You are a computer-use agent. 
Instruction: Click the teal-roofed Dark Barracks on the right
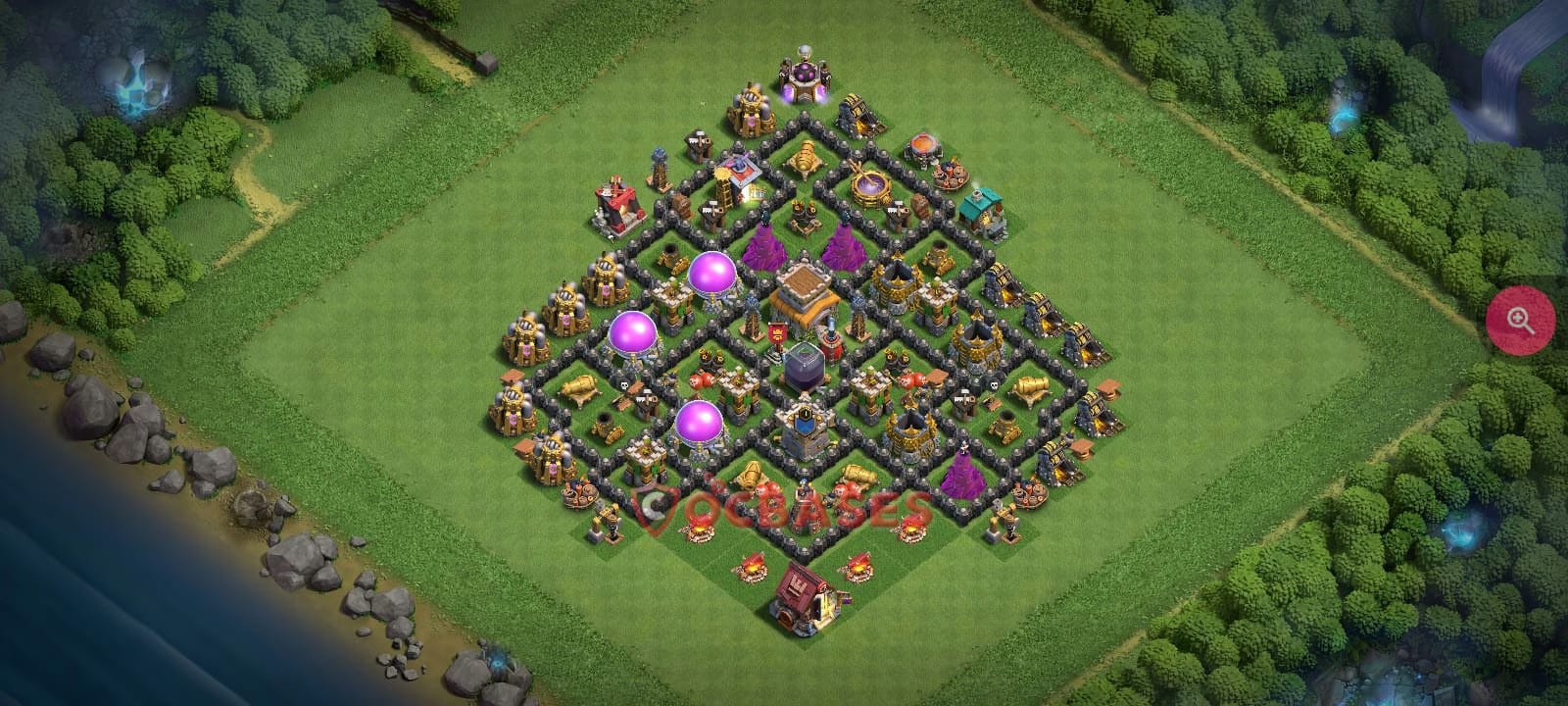pyautogui.click(x=982, y=208)
